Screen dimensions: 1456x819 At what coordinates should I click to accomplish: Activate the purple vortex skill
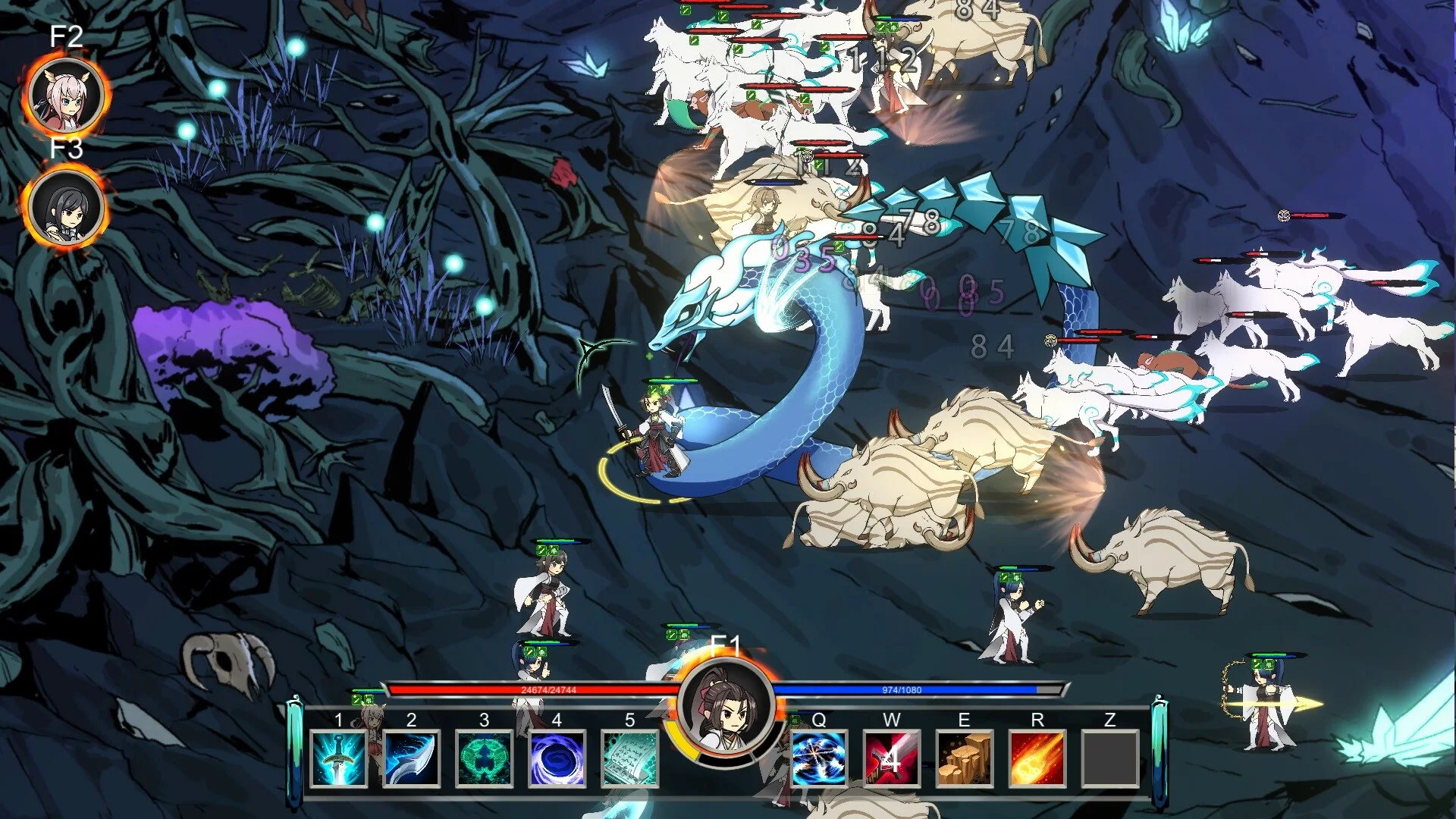point(557,758)
